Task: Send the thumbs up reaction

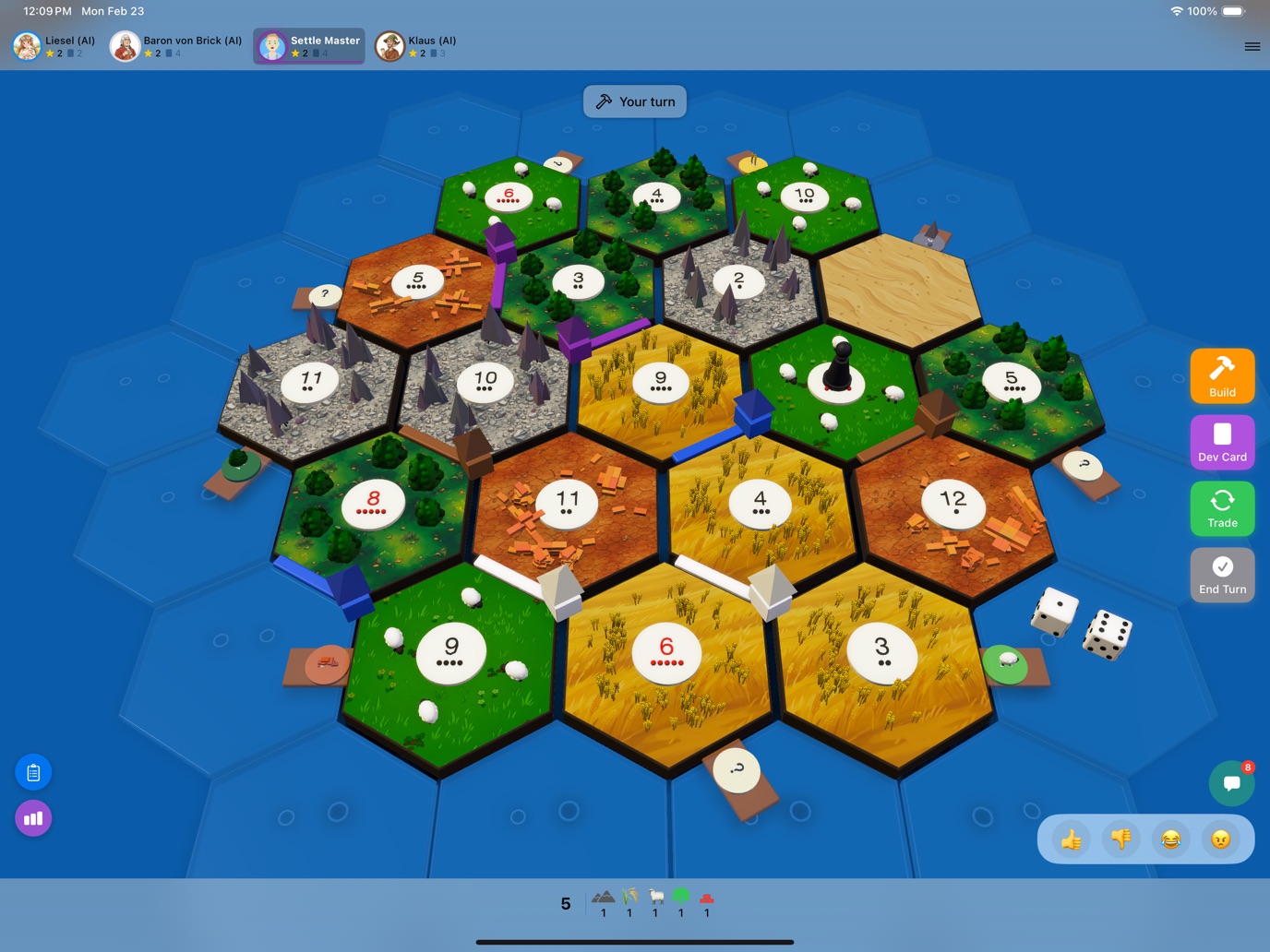Action: click(1072, 839)
